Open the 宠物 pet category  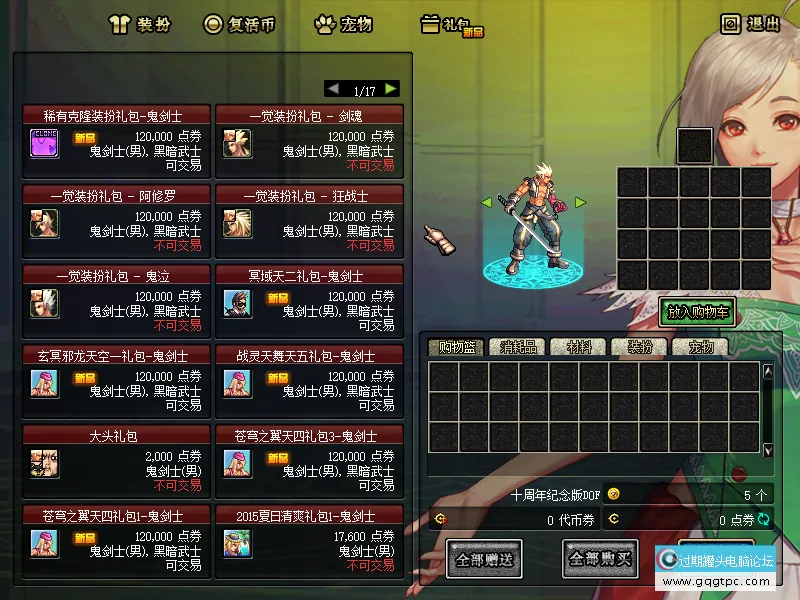(x=347, y=24)
